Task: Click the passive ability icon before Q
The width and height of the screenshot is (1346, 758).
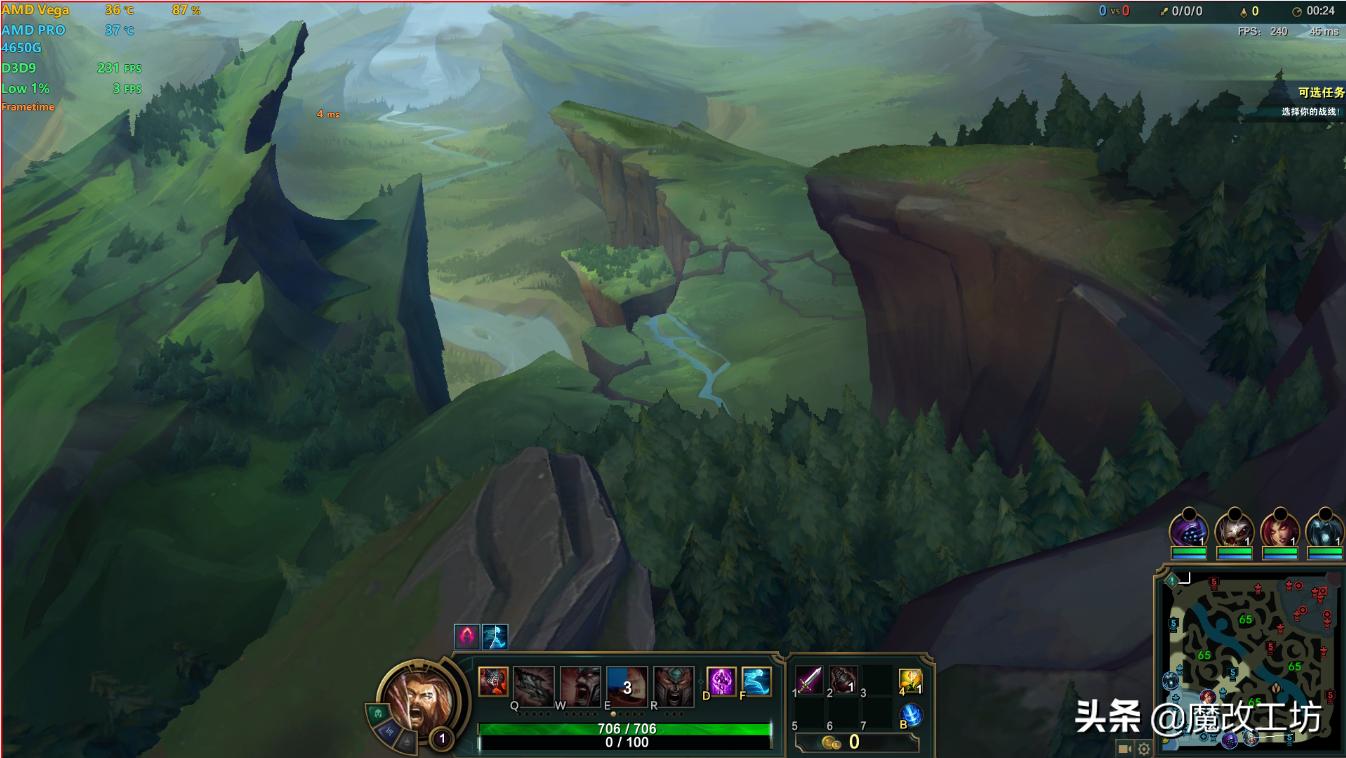Action: [492, 682]
